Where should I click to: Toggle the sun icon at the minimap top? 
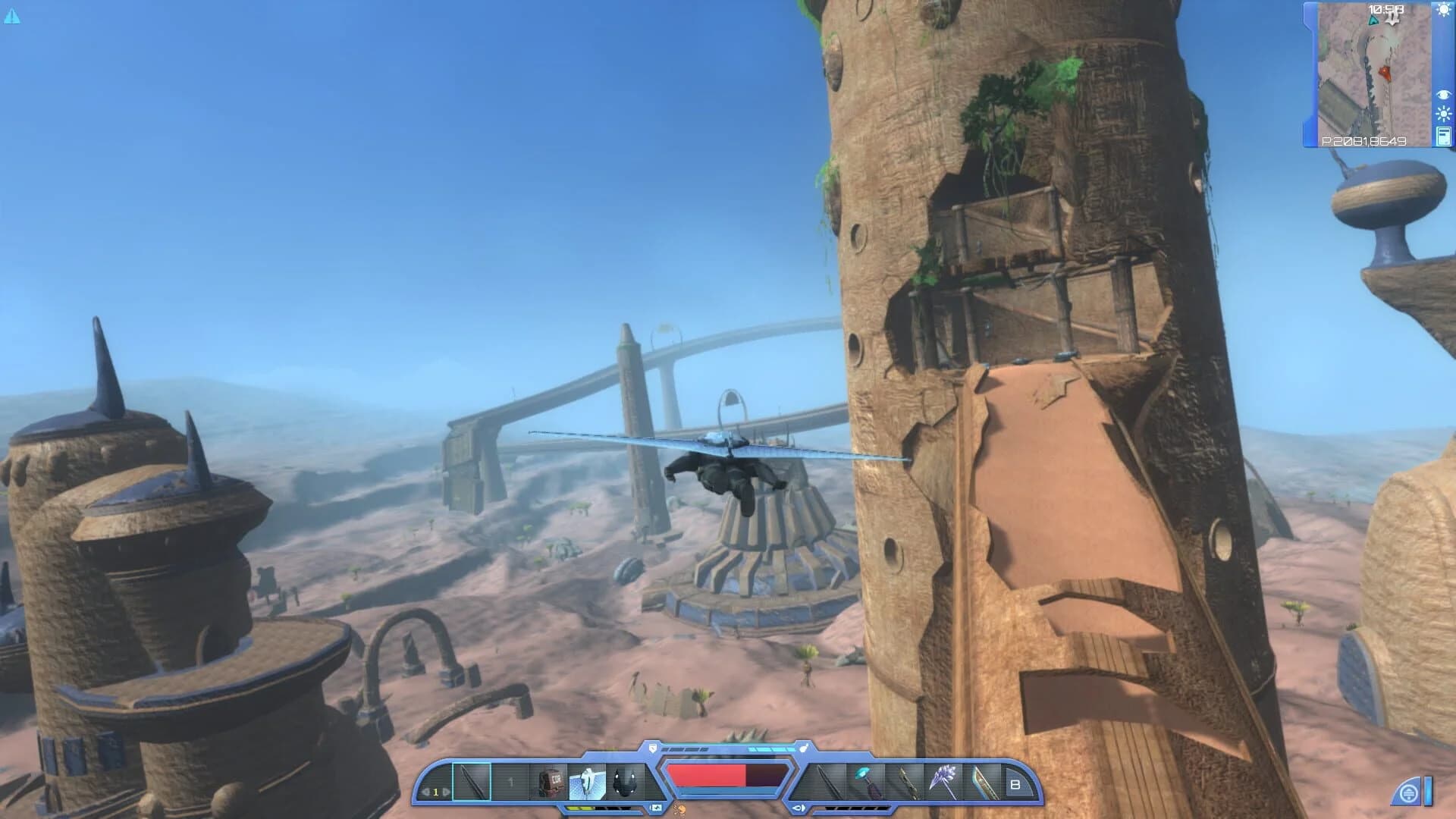coord(1443,11)
